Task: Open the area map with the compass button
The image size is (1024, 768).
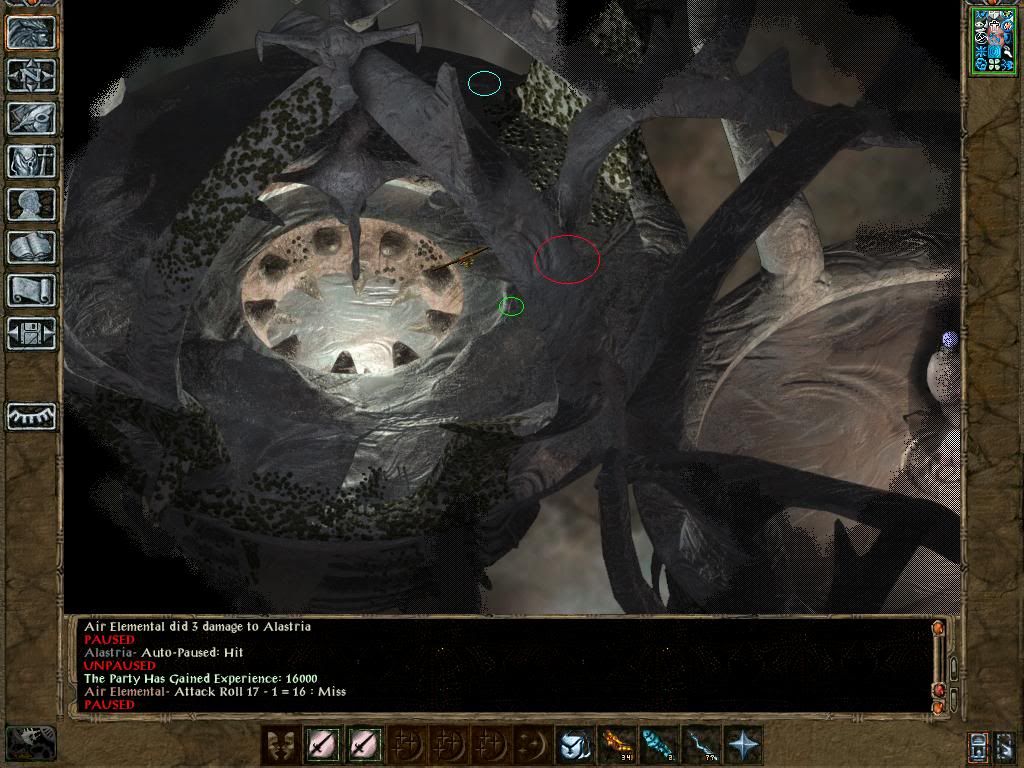Action: (31, 75)
